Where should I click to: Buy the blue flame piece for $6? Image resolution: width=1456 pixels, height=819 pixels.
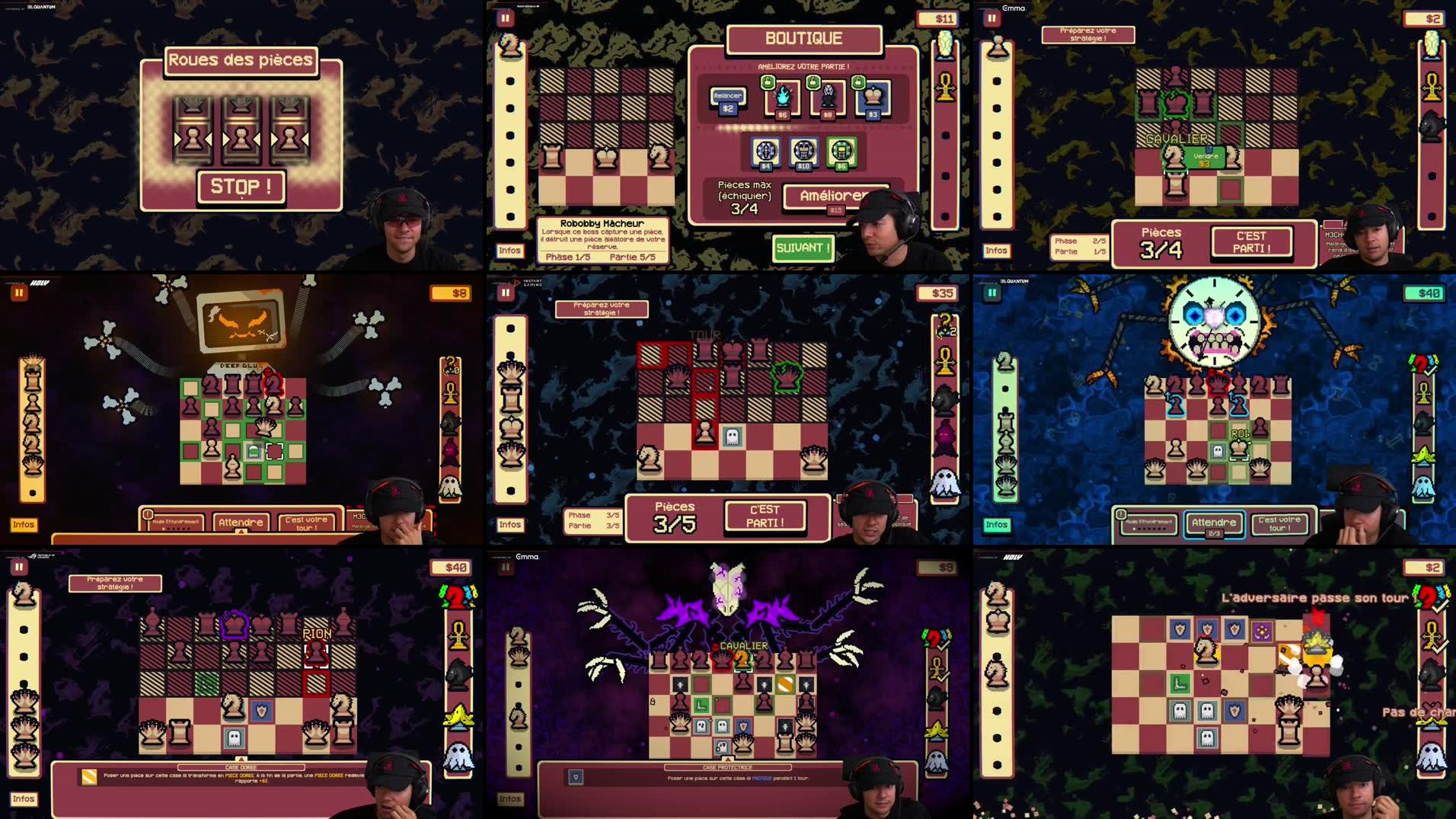click(782, 97)
